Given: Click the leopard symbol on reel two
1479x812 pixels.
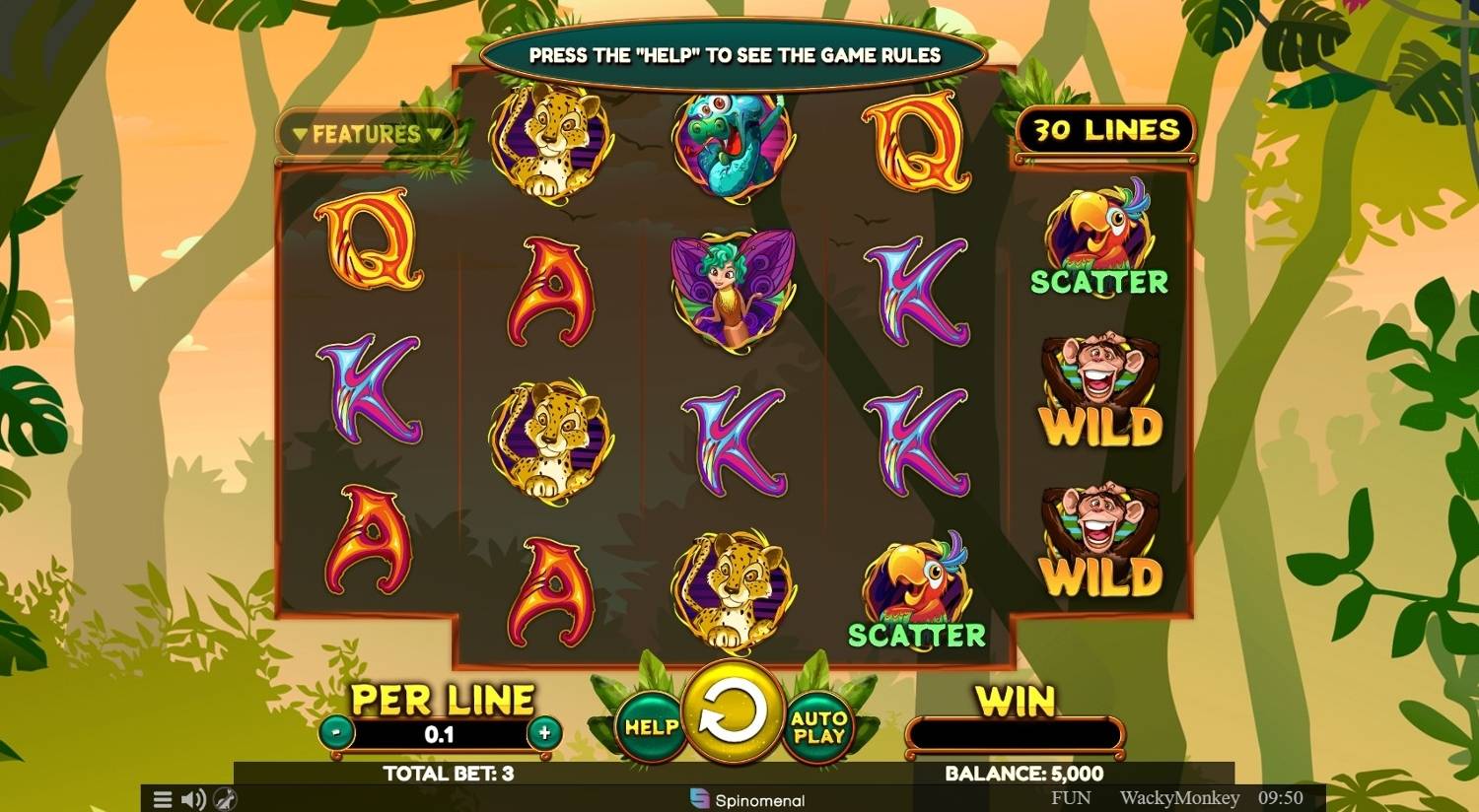Looking at the screenshot, I should [x=550, y=434].
